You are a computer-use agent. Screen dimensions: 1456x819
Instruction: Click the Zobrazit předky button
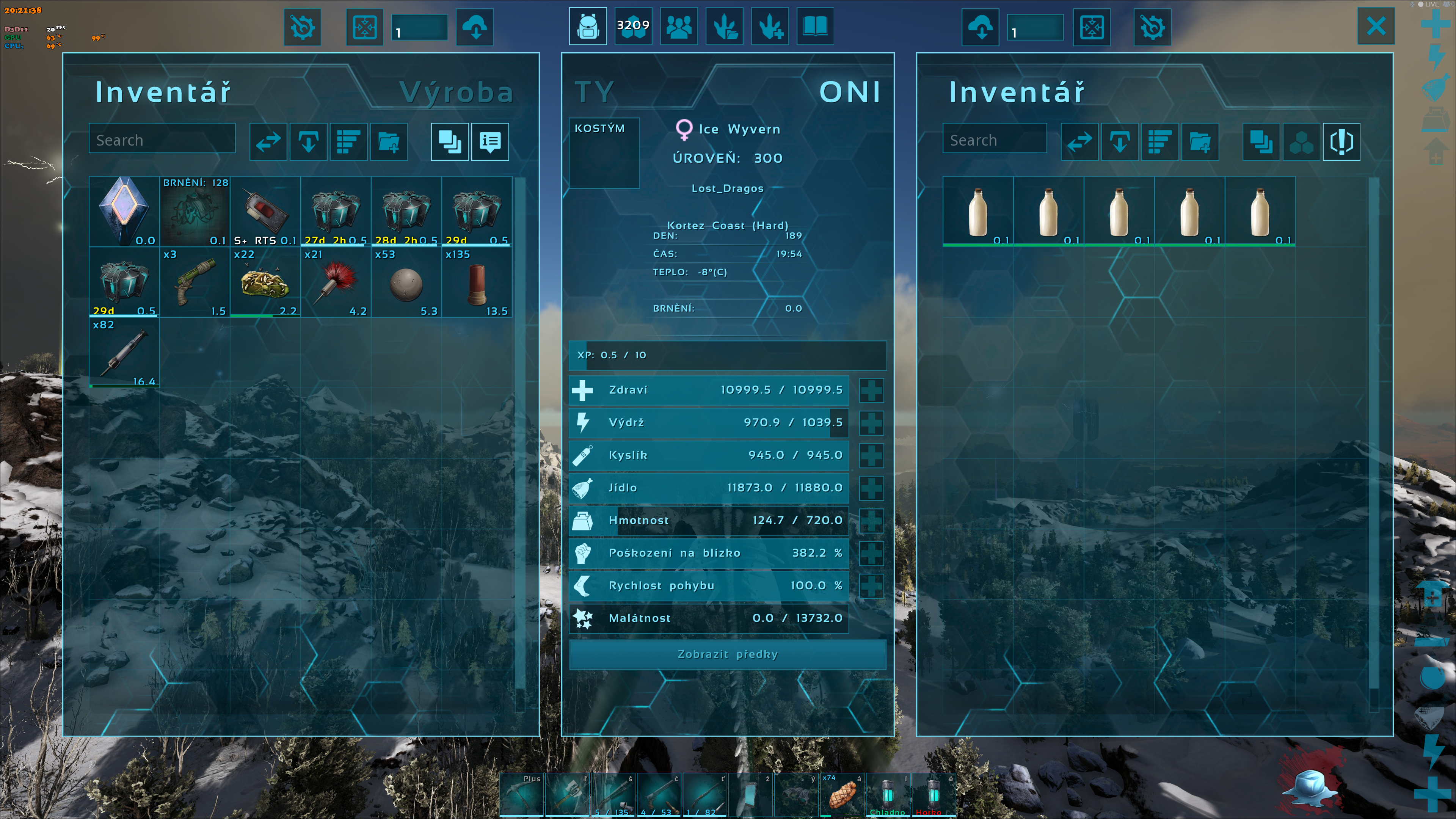pos(728,654)
